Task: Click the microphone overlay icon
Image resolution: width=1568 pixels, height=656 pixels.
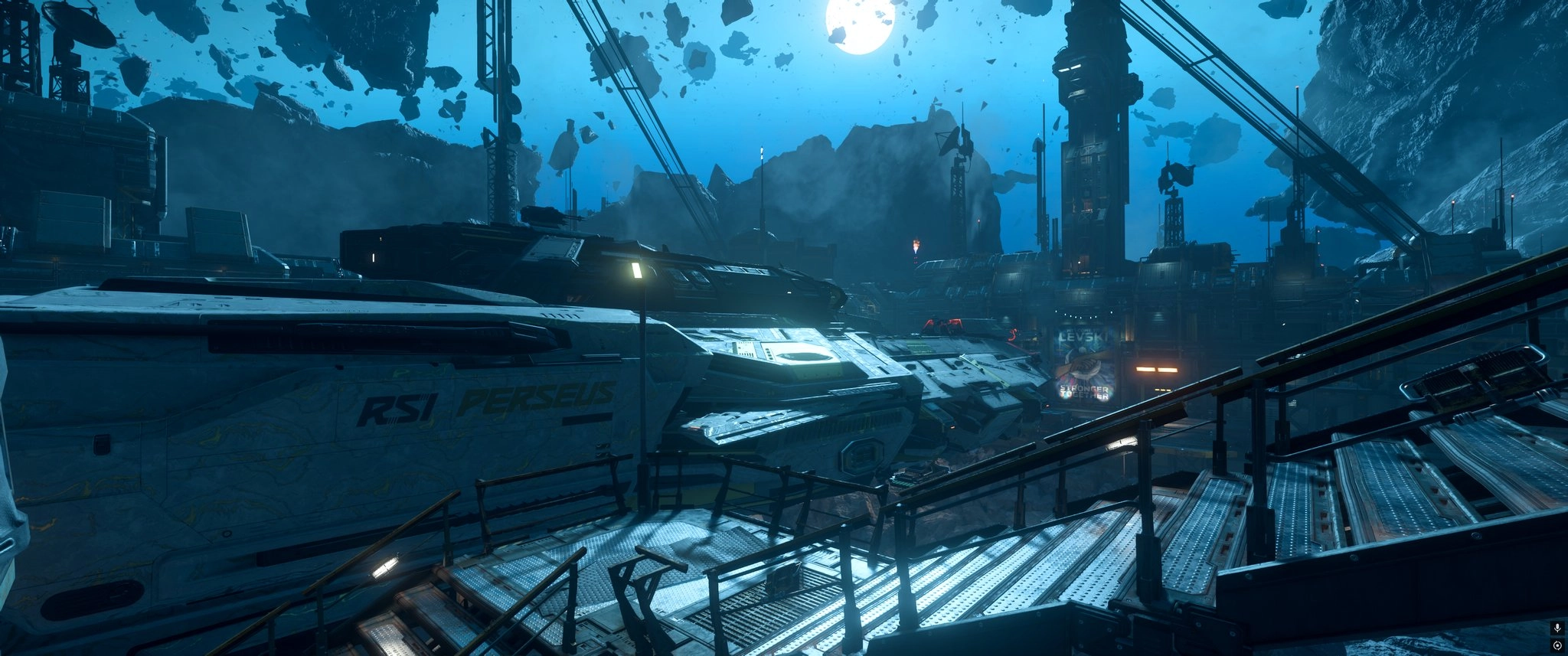Action: click(1557, 628)
